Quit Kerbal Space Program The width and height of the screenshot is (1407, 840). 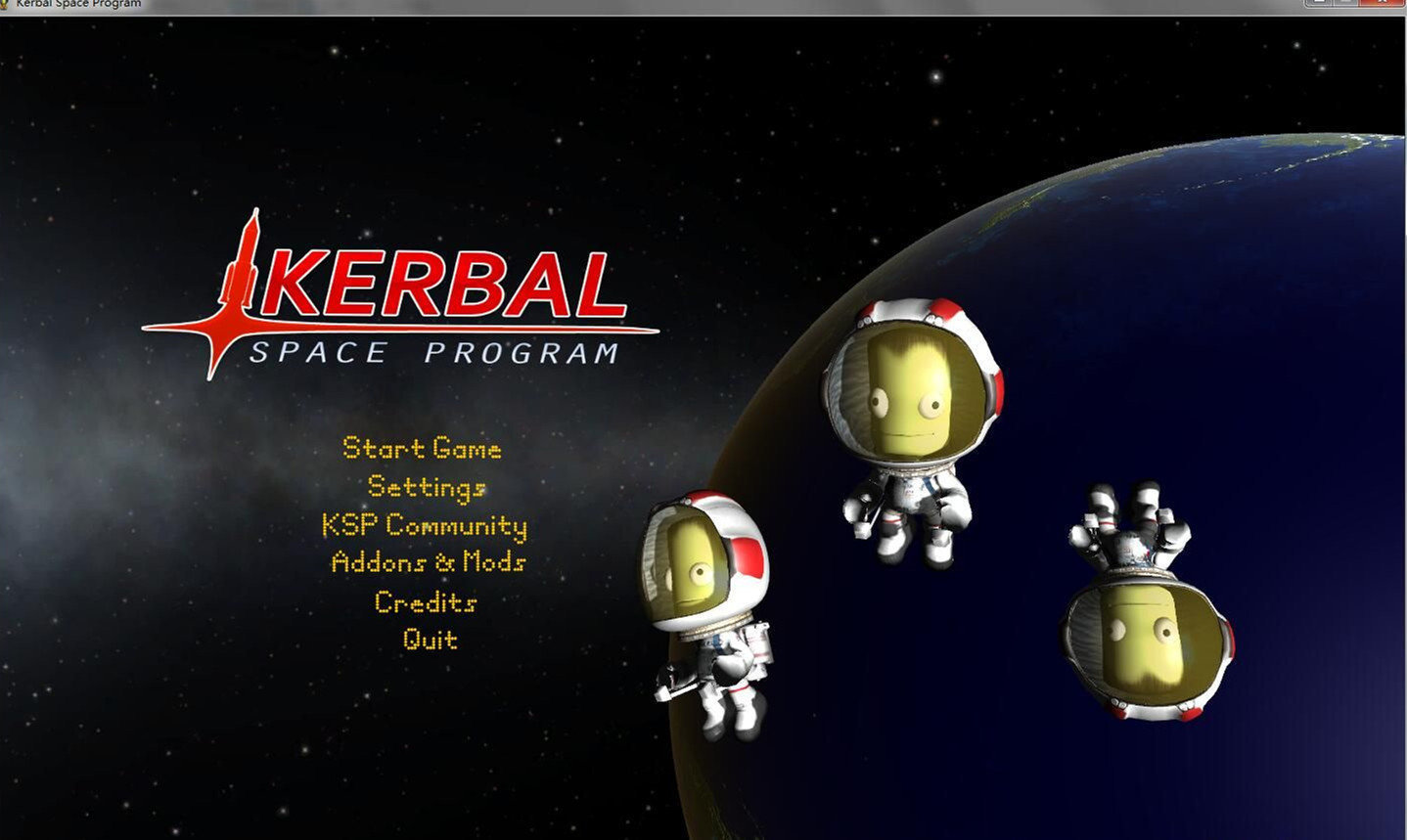[431, 639]
